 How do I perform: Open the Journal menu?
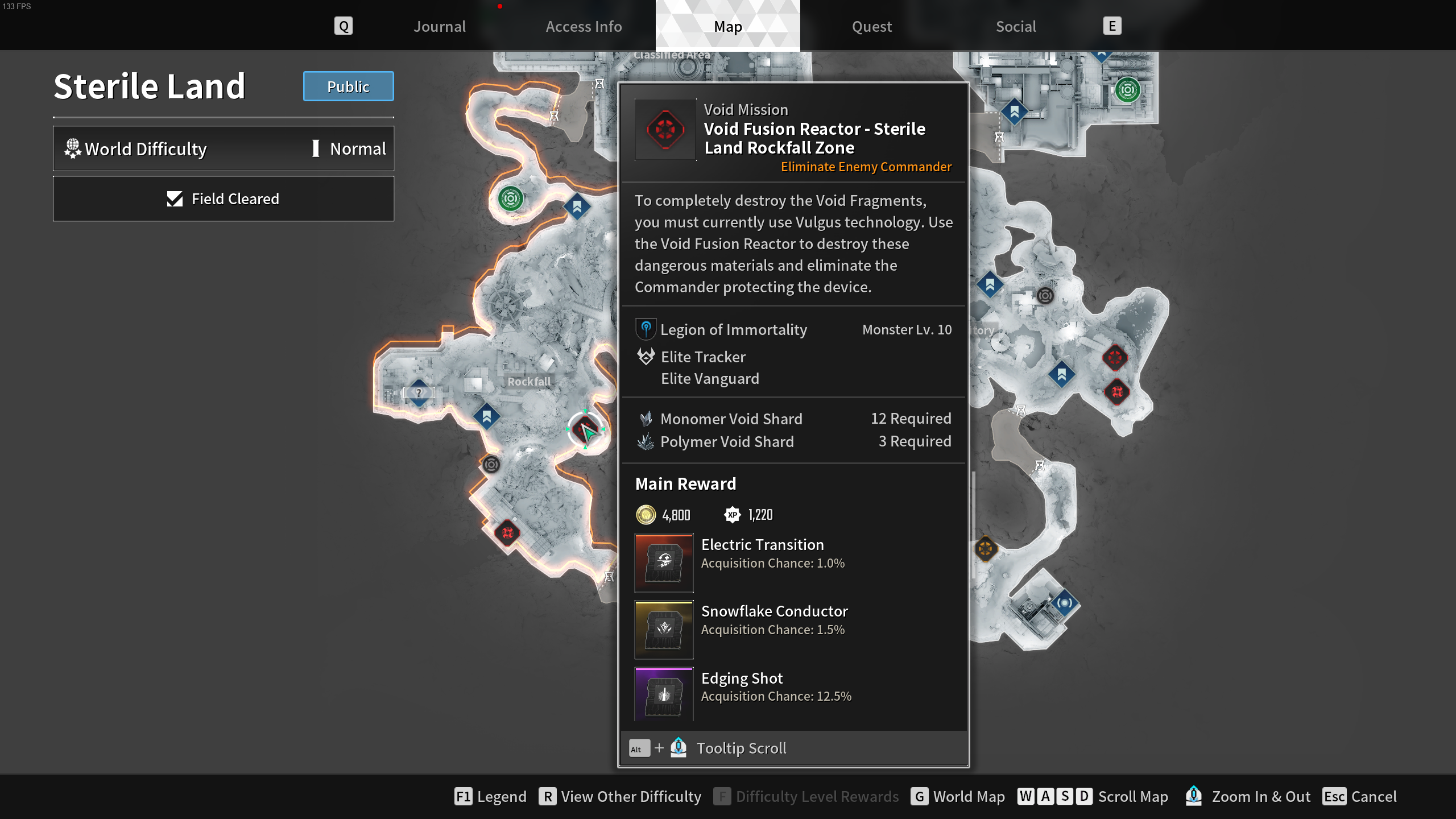pyautogui.click(x=439, y=26)
